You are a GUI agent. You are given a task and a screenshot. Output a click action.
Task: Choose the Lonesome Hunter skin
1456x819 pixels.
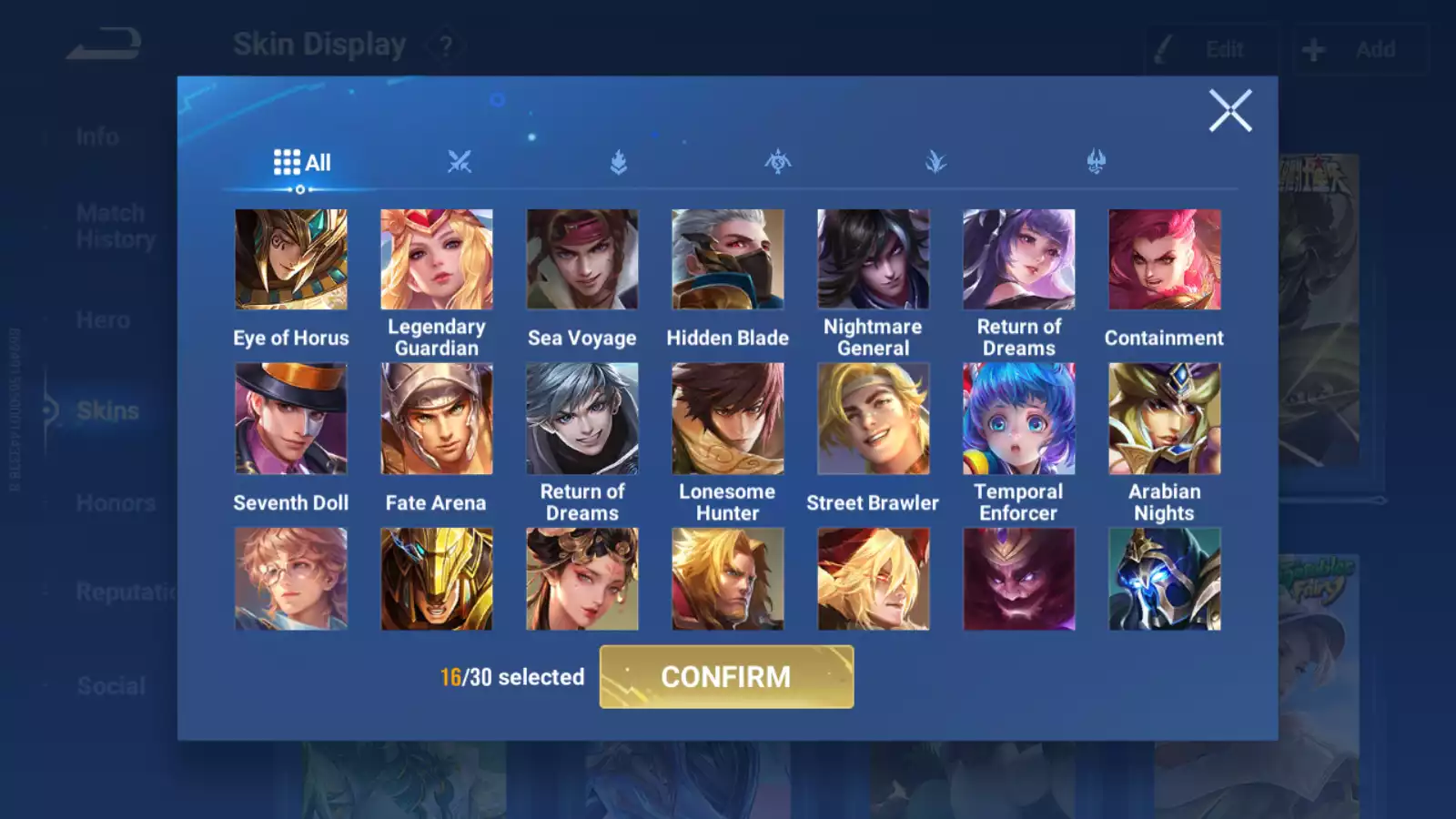tap(728, 420)
